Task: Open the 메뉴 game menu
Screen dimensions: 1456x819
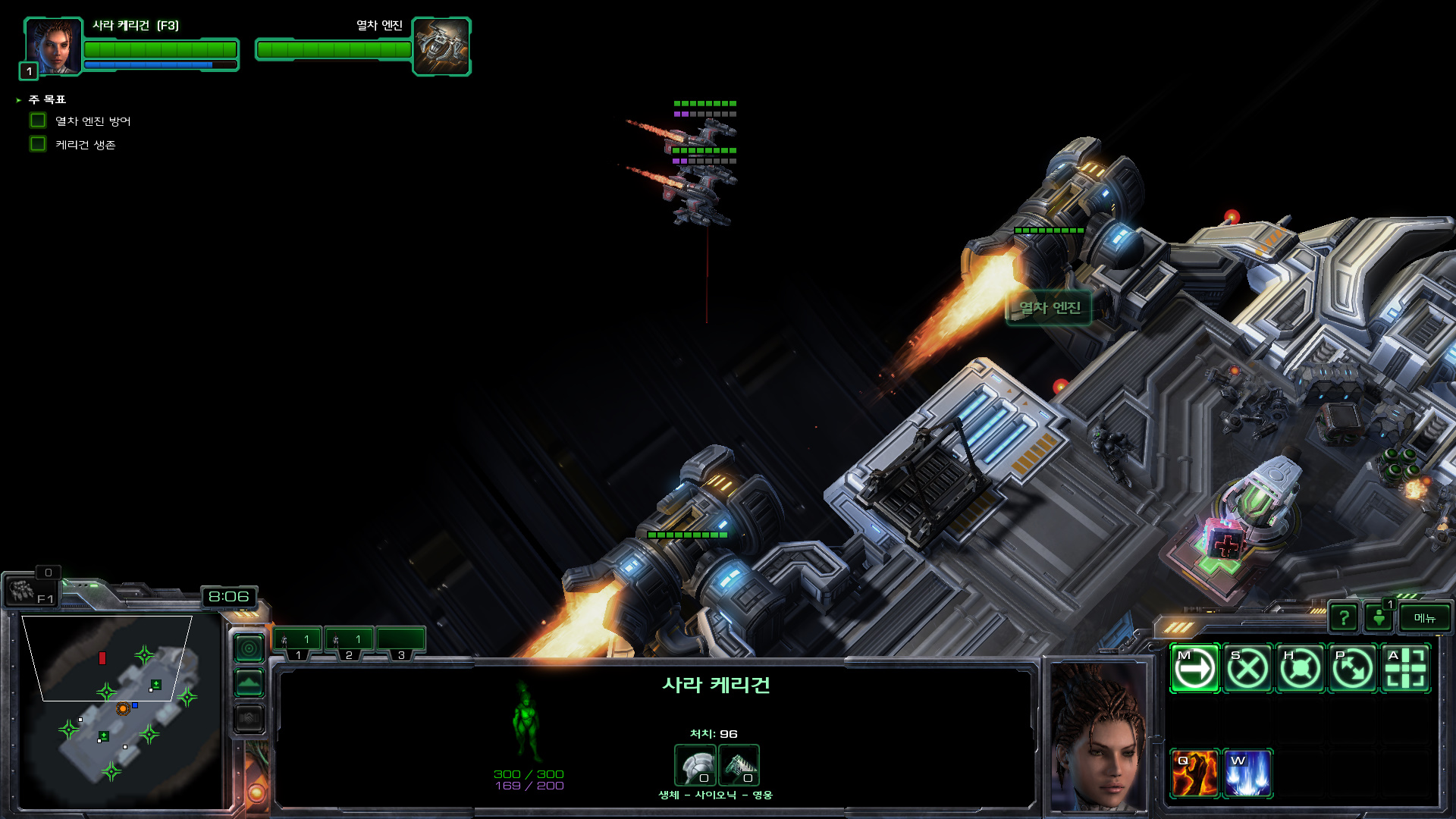Action: pos(1424,618)
